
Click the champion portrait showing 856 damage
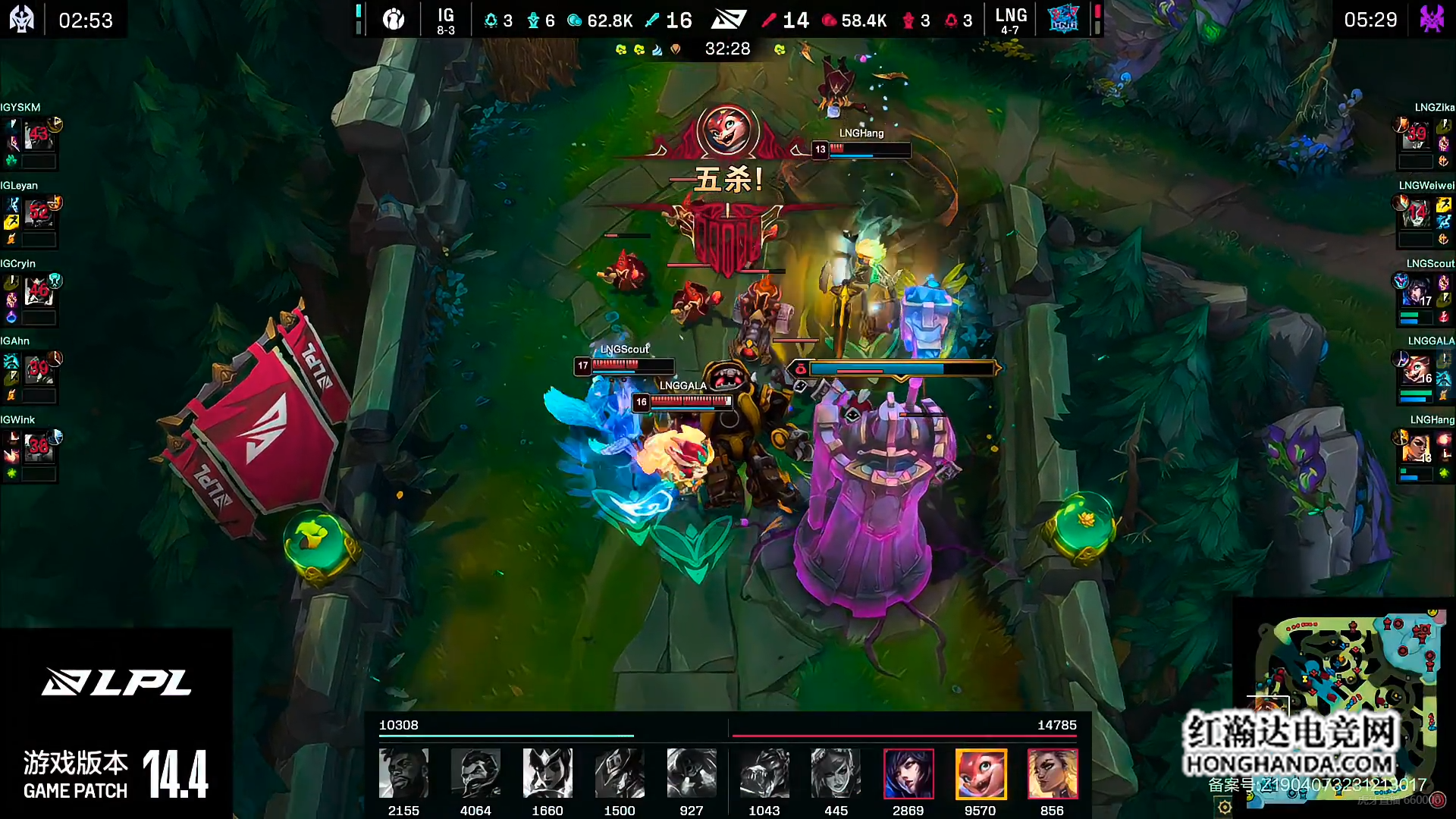(1052, 773)
